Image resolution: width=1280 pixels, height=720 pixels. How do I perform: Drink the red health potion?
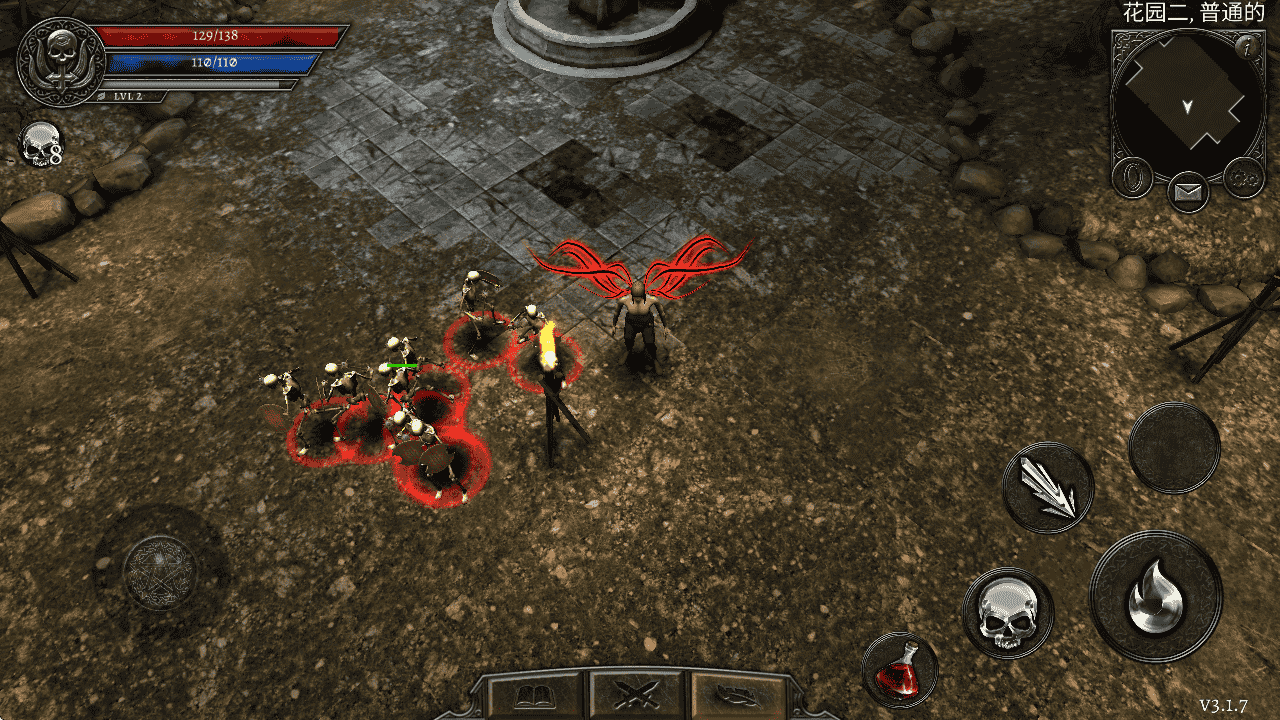coord(899,669)
